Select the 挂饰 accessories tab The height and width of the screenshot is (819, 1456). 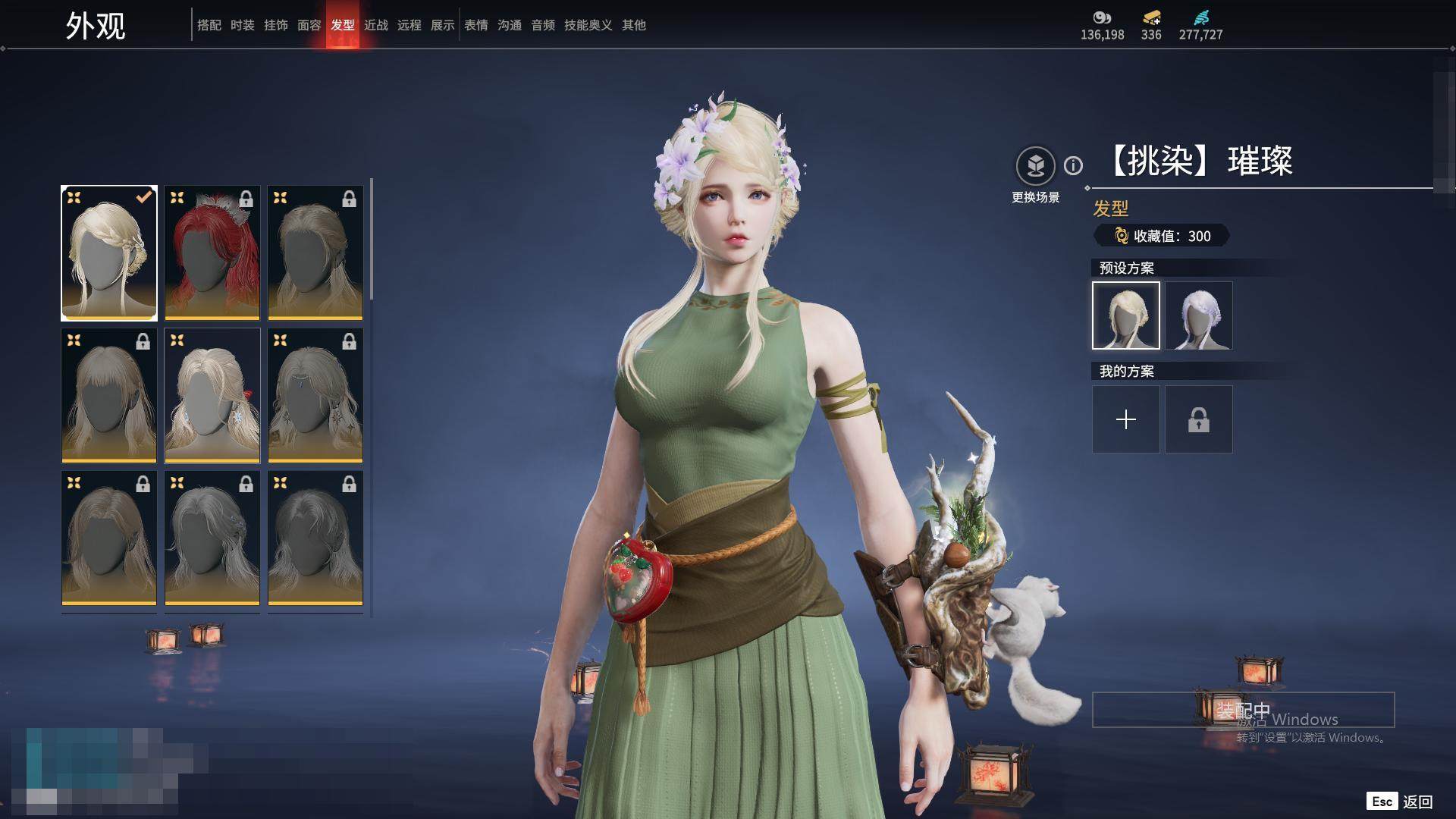pos(275,25)
